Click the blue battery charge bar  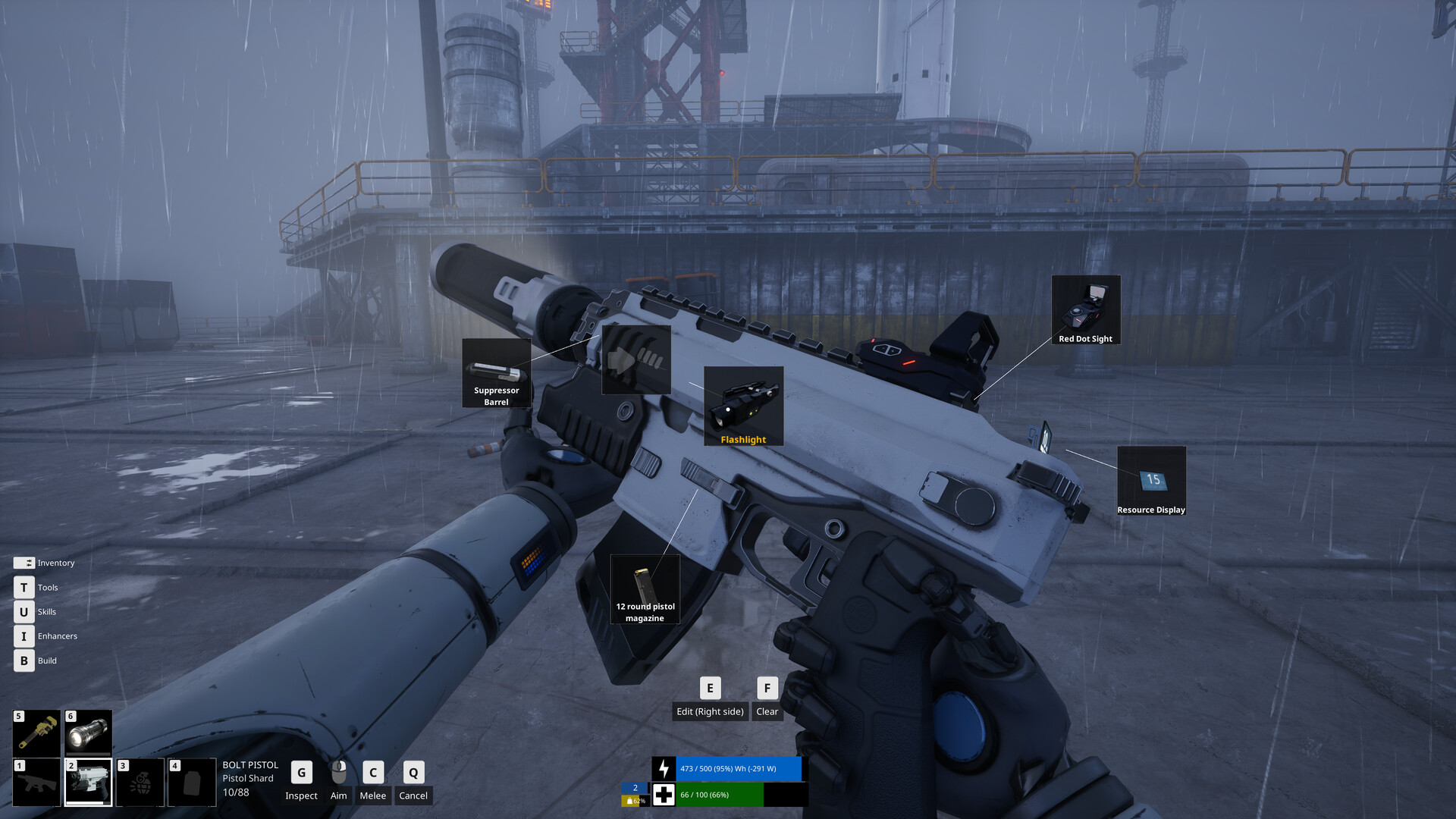pos(736,769)
